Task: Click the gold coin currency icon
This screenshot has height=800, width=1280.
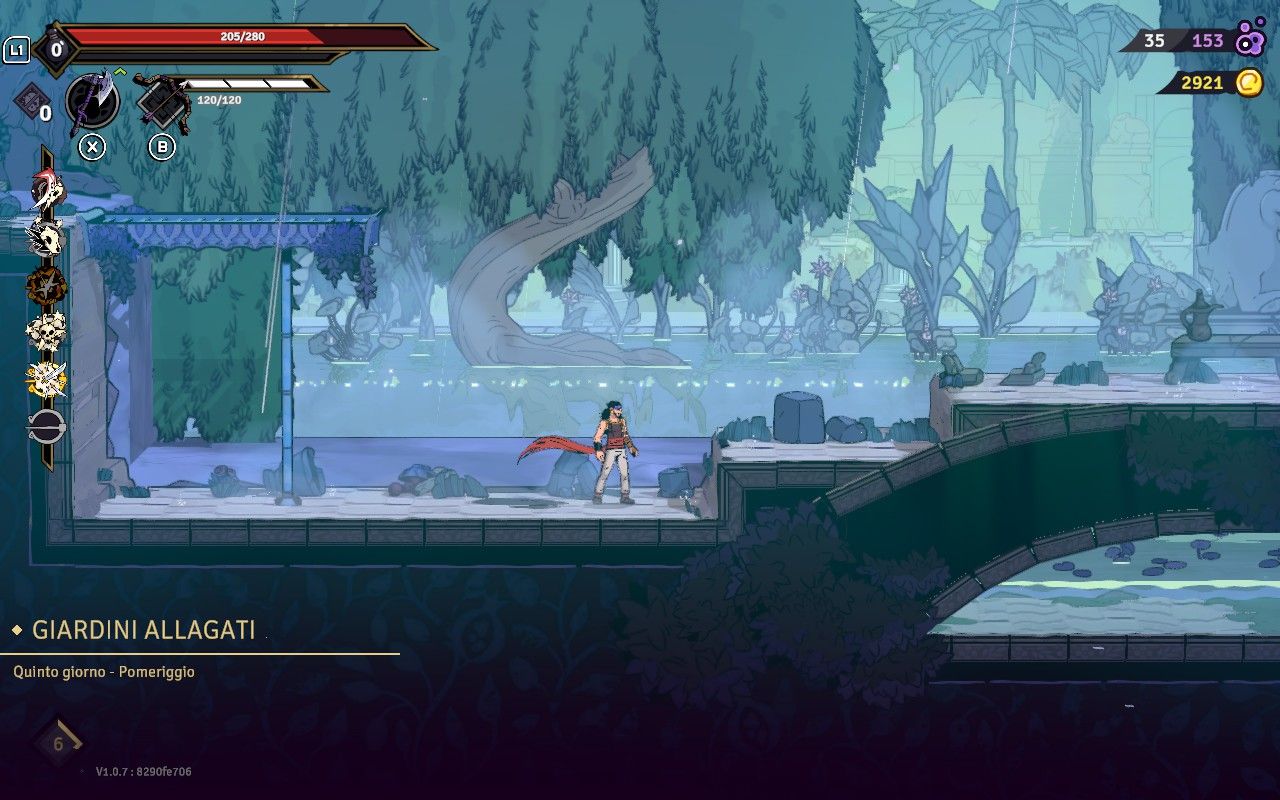Action: click(1249, 82)
